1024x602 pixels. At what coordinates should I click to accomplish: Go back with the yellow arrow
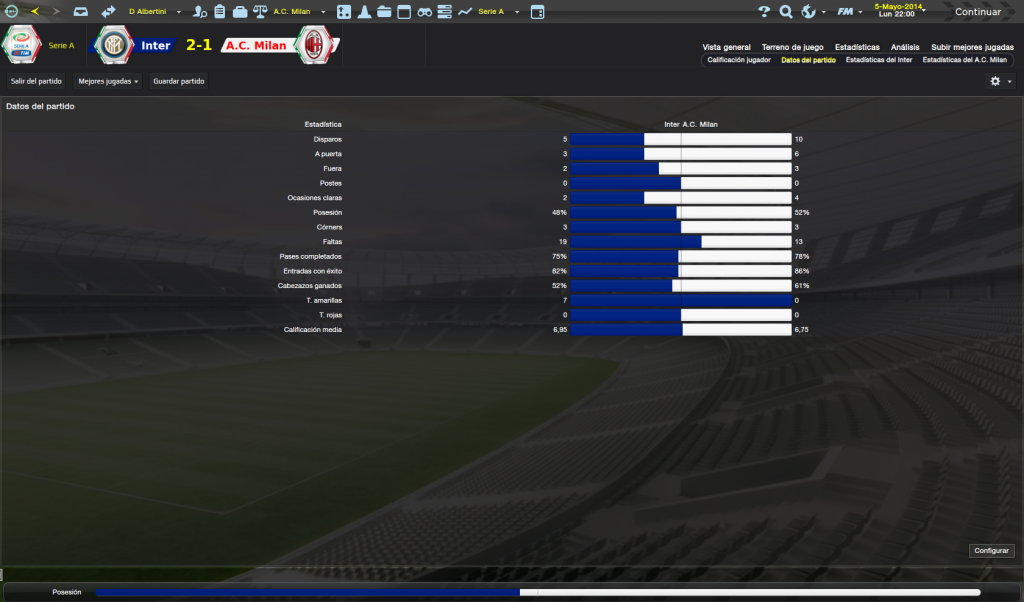35,12
